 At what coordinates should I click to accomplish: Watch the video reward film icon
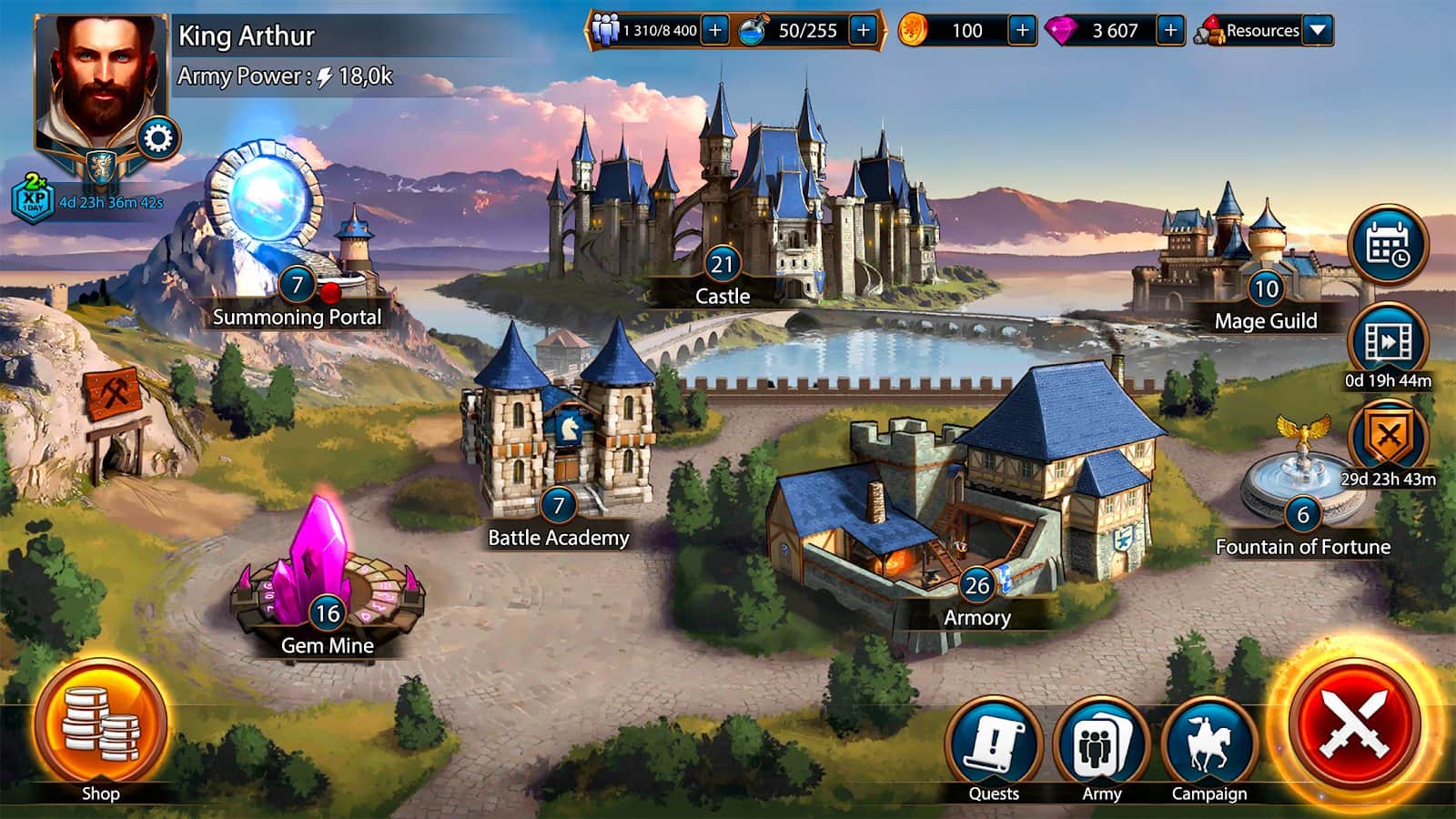pyautogui.click(x=1388, y=341)
